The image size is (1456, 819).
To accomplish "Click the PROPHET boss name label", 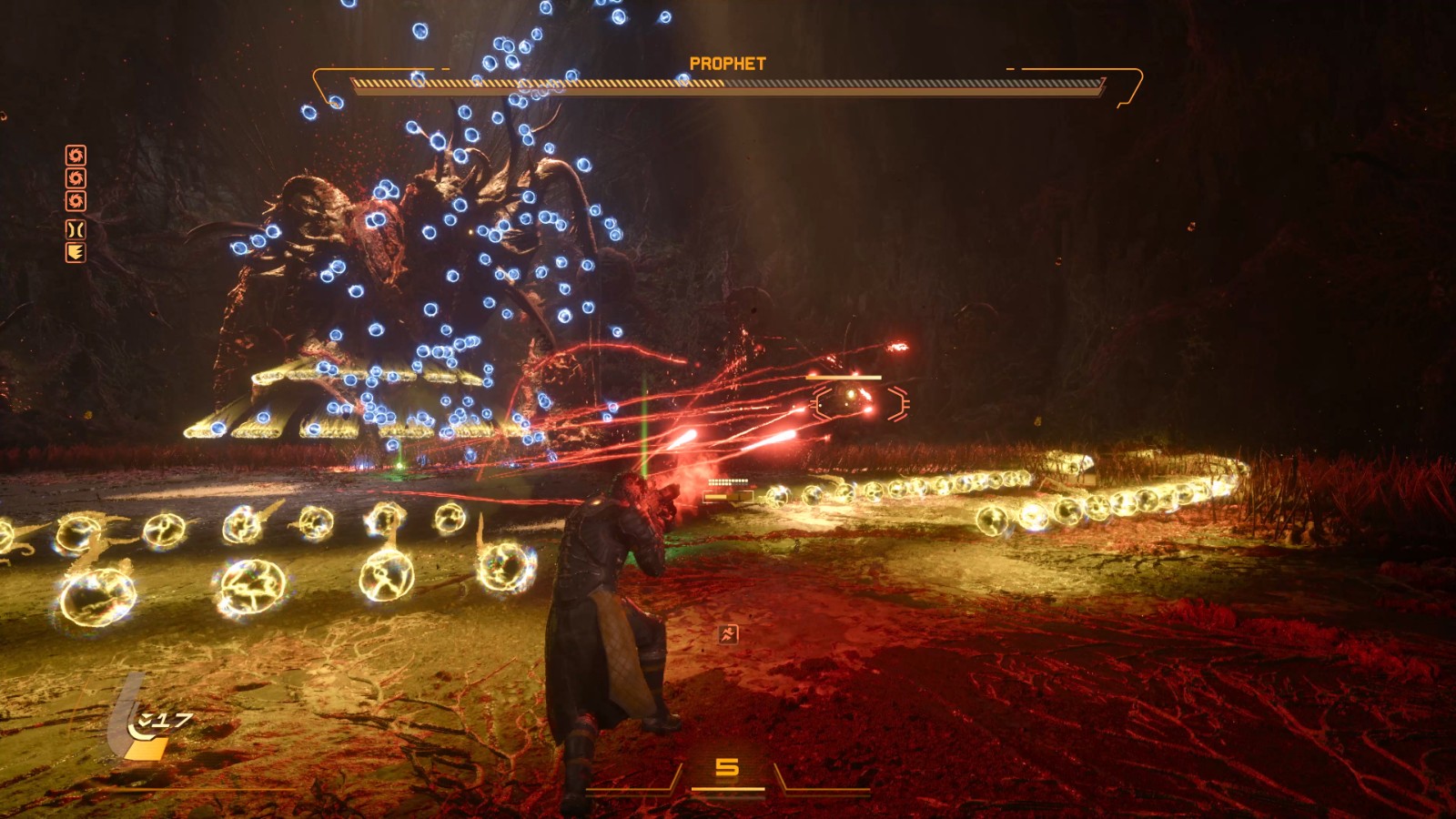I will pyautogui.click(x=728, y=61).
